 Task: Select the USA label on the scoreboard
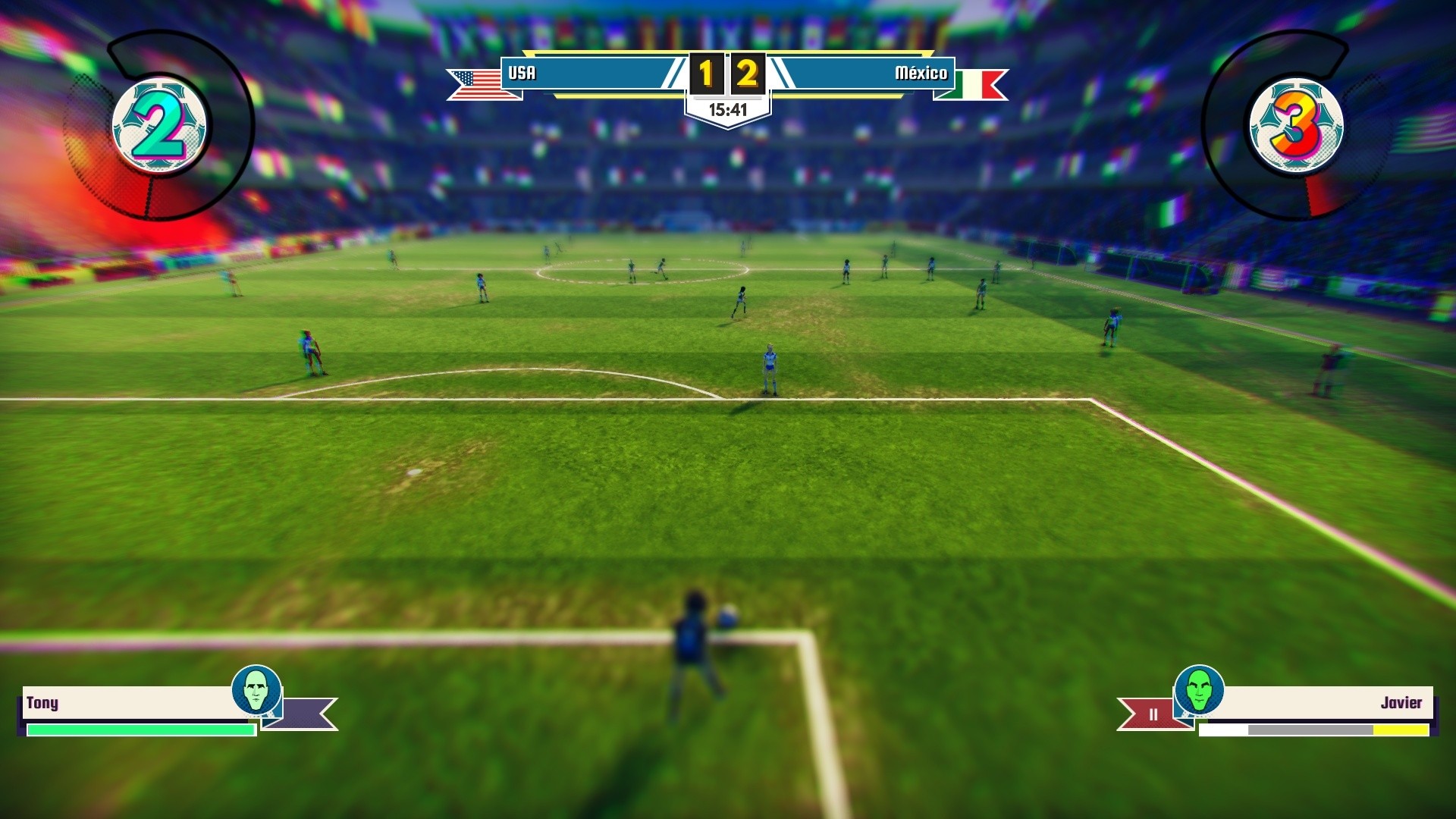click(x=524, y=74)
